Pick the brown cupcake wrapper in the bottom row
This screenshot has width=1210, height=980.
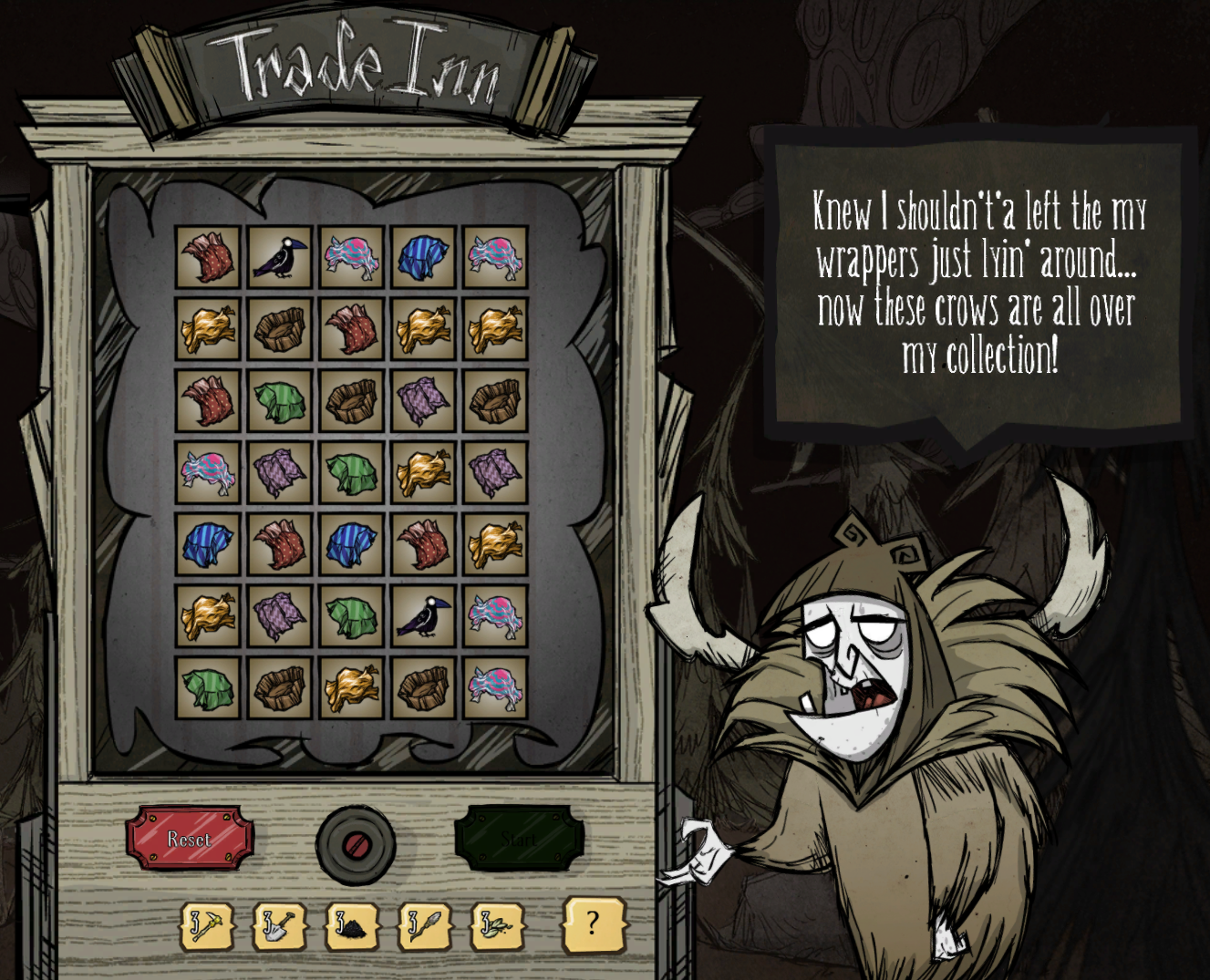pyautogui.click(x=278, y=686)
